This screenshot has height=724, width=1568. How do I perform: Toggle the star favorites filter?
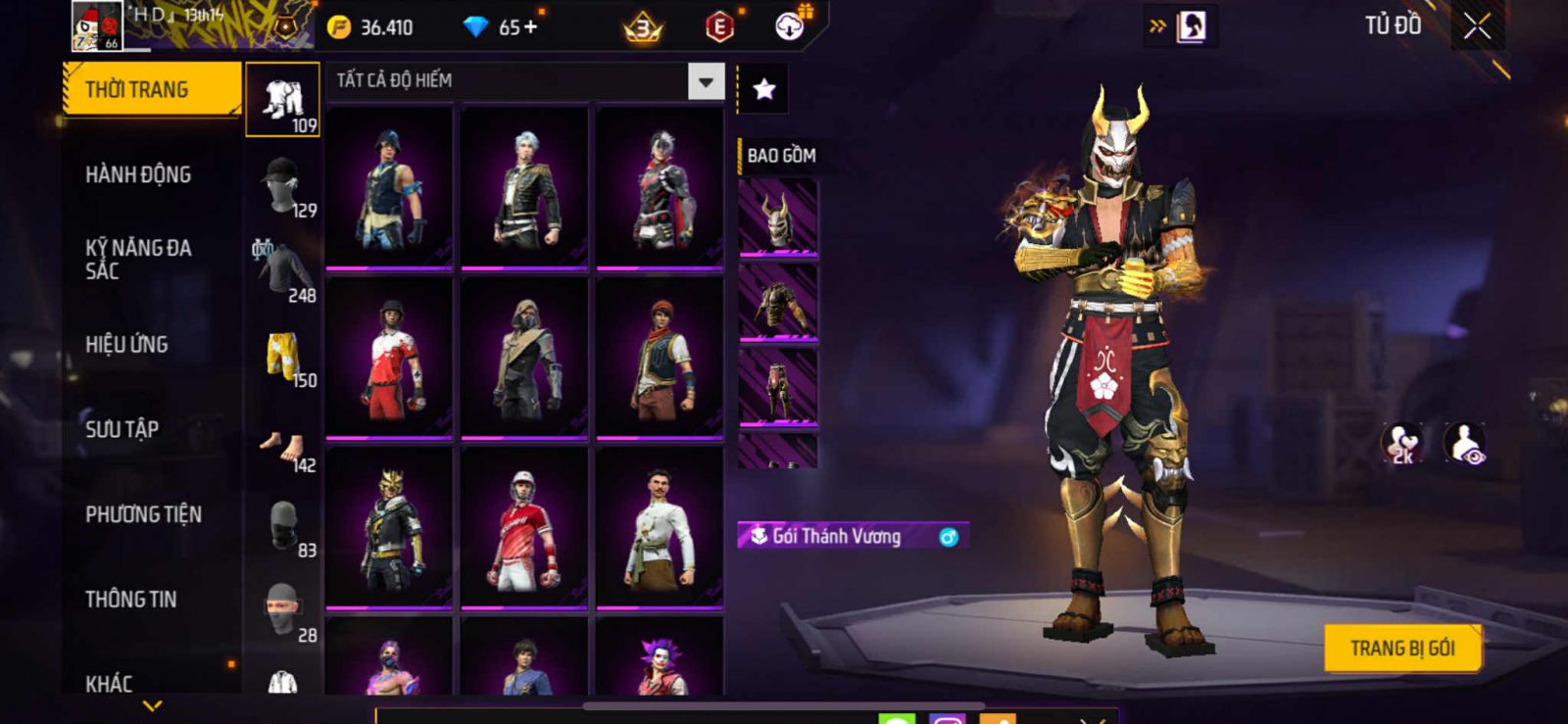763,90
